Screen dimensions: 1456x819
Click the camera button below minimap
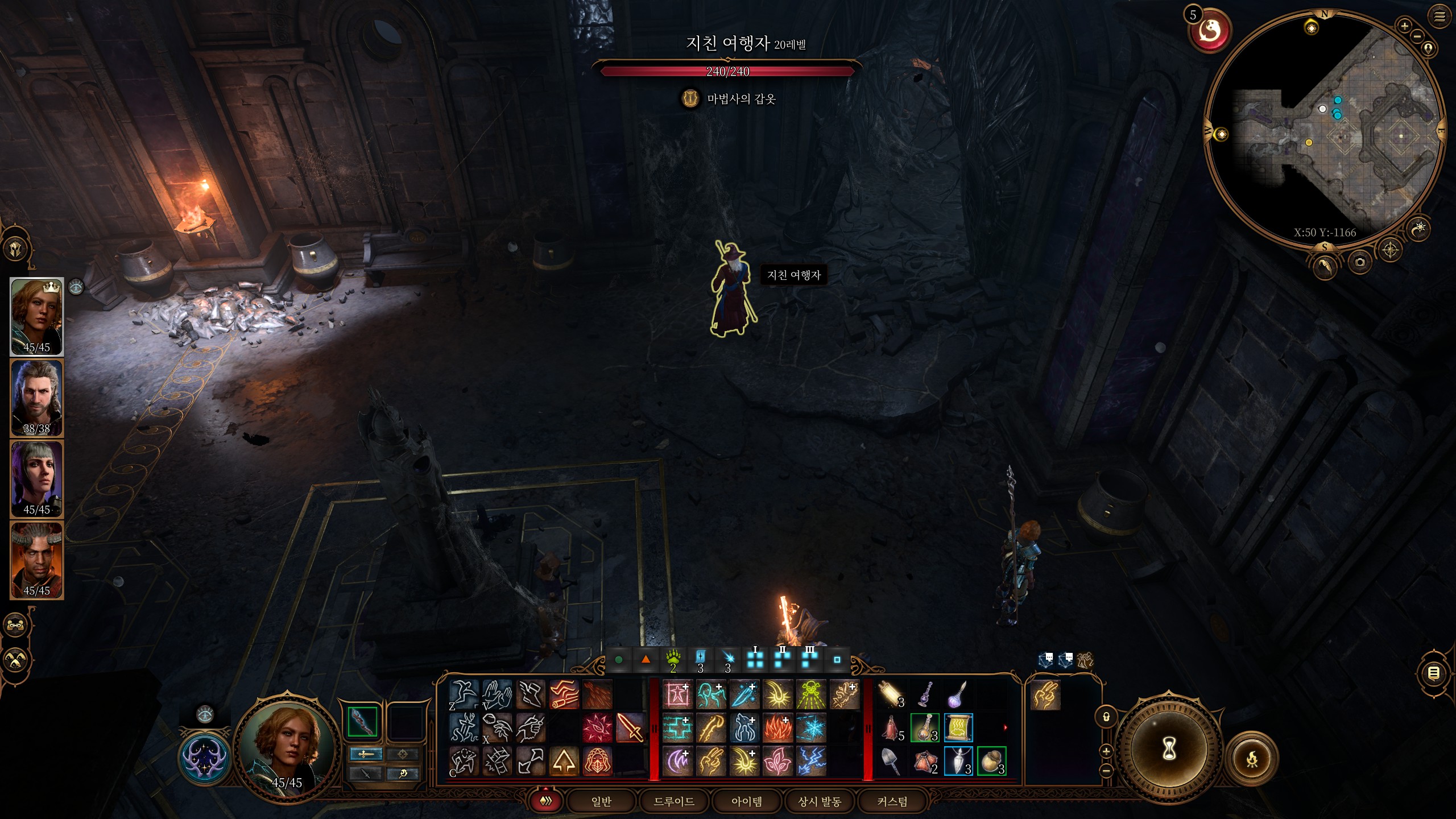click(x=1360, y=262)
